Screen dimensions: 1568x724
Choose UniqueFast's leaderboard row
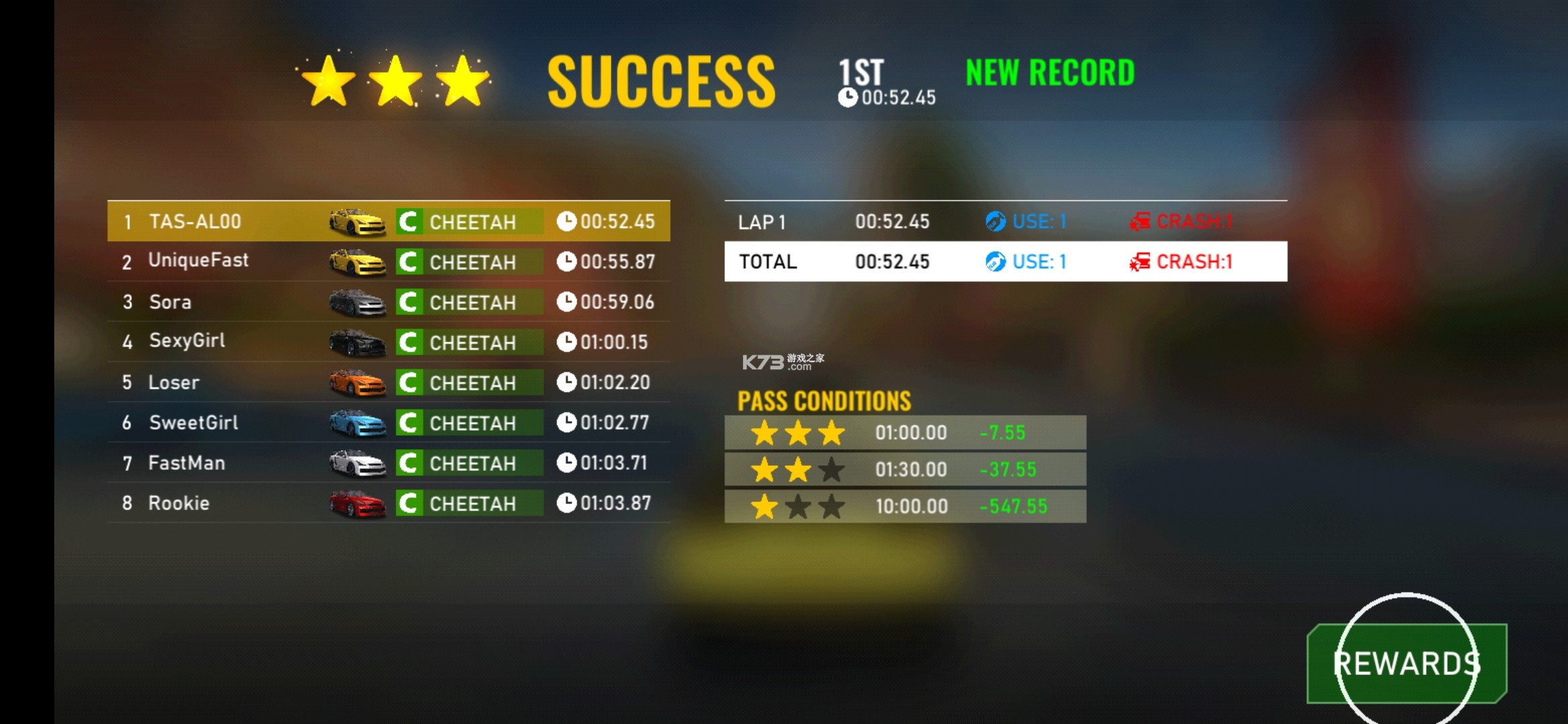389,261
